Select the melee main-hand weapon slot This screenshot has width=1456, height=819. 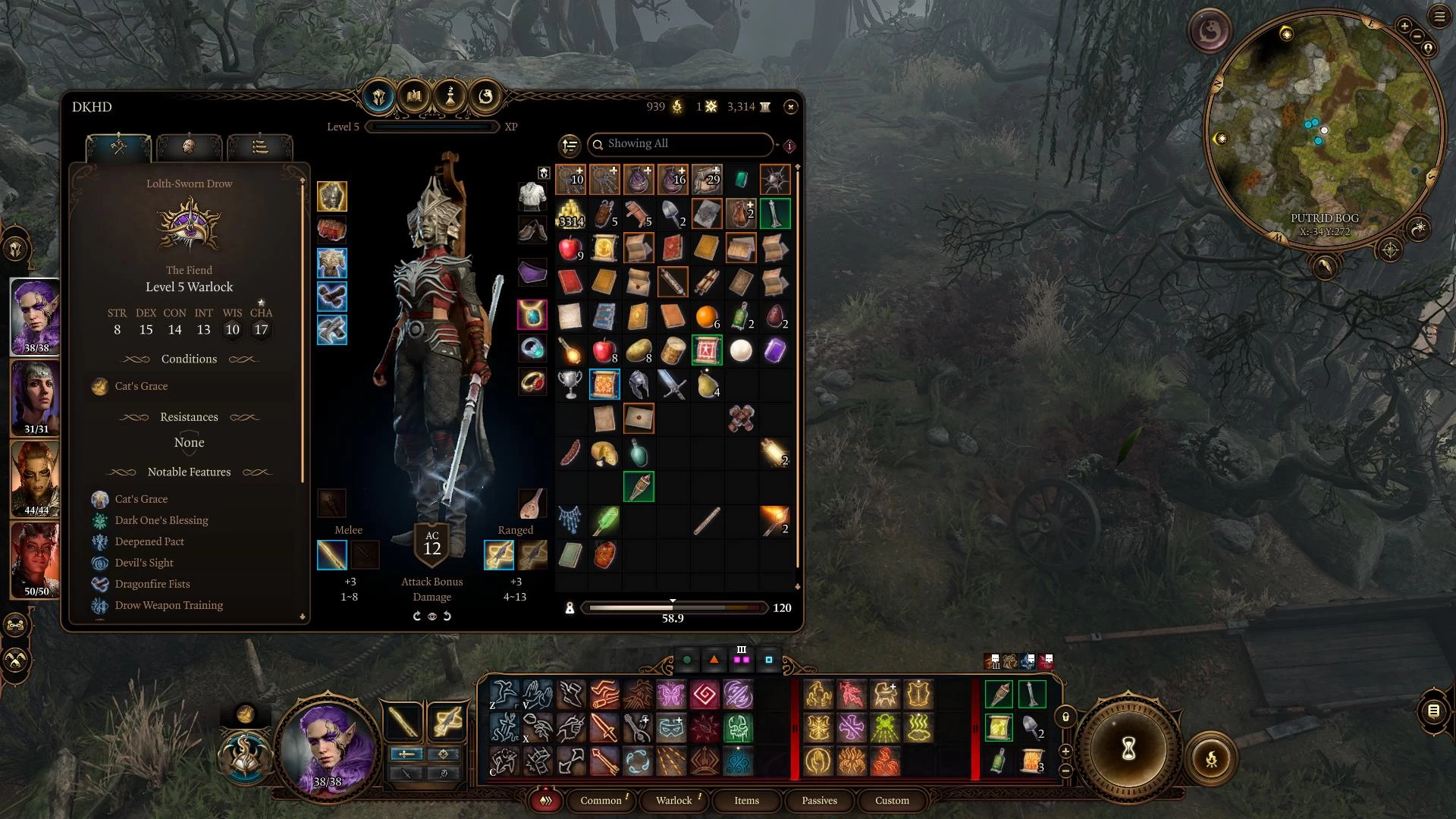pos(332,555)
